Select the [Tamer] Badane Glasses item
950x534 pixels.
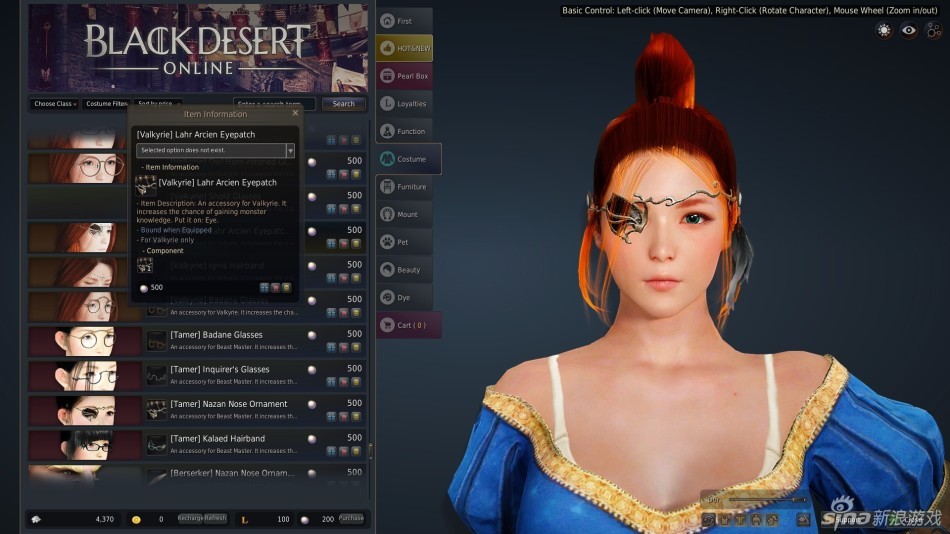tap(216, 335)
